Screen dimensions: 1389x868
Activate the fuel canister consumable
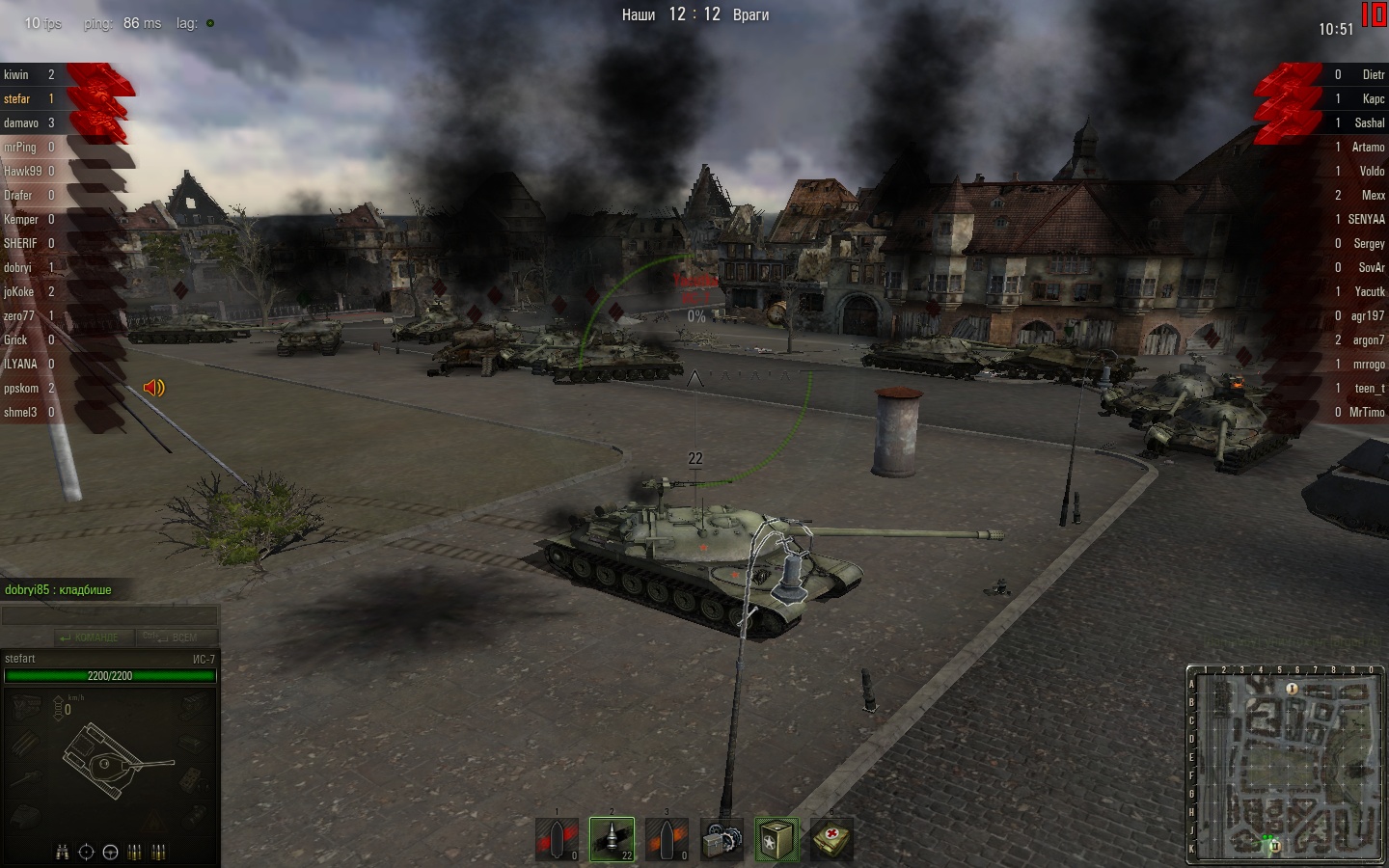click(776, 839)
